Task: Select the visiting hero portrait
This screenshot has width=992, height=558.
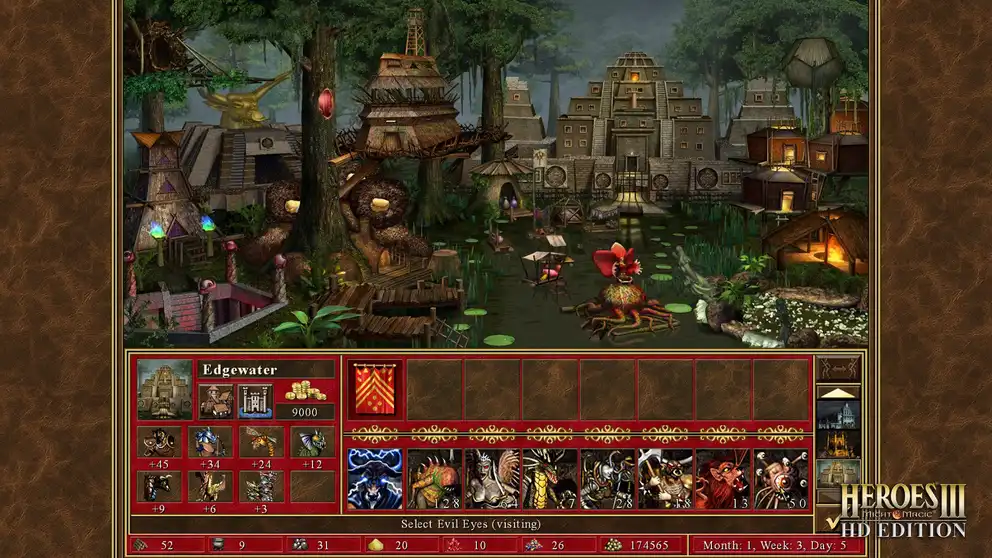Action: coord(375,479)
